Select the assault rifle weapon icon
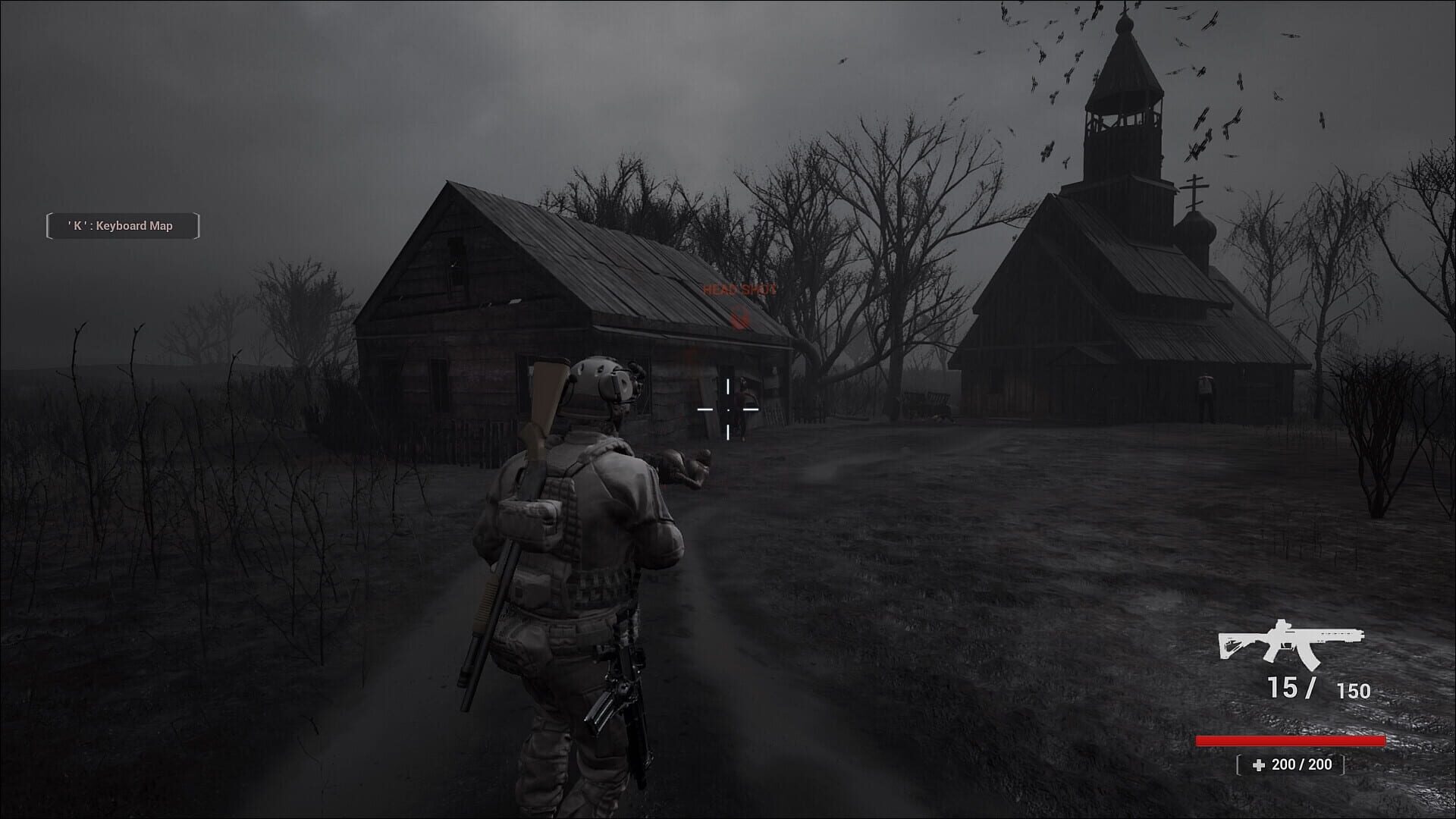The width and height of the screenshot is (1456, 819). click(1291, 643)
